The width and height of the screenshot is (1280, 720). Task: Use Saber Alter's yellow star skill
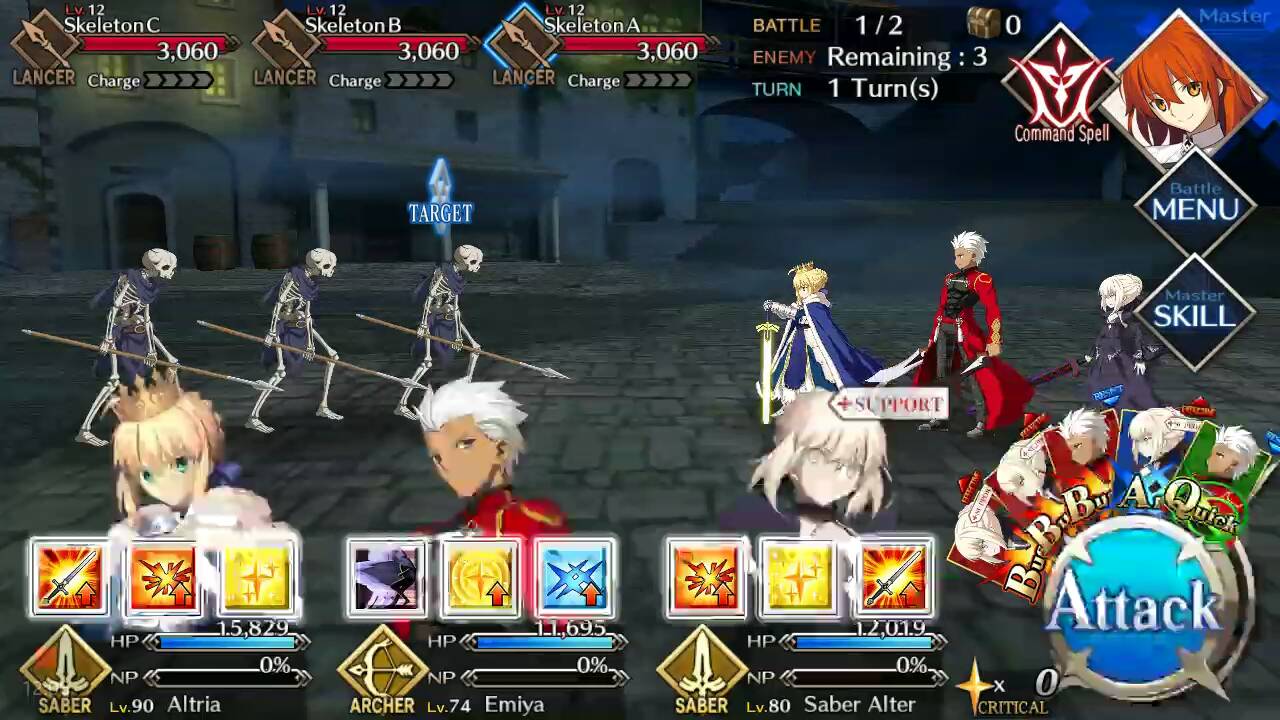coord(800,578)
